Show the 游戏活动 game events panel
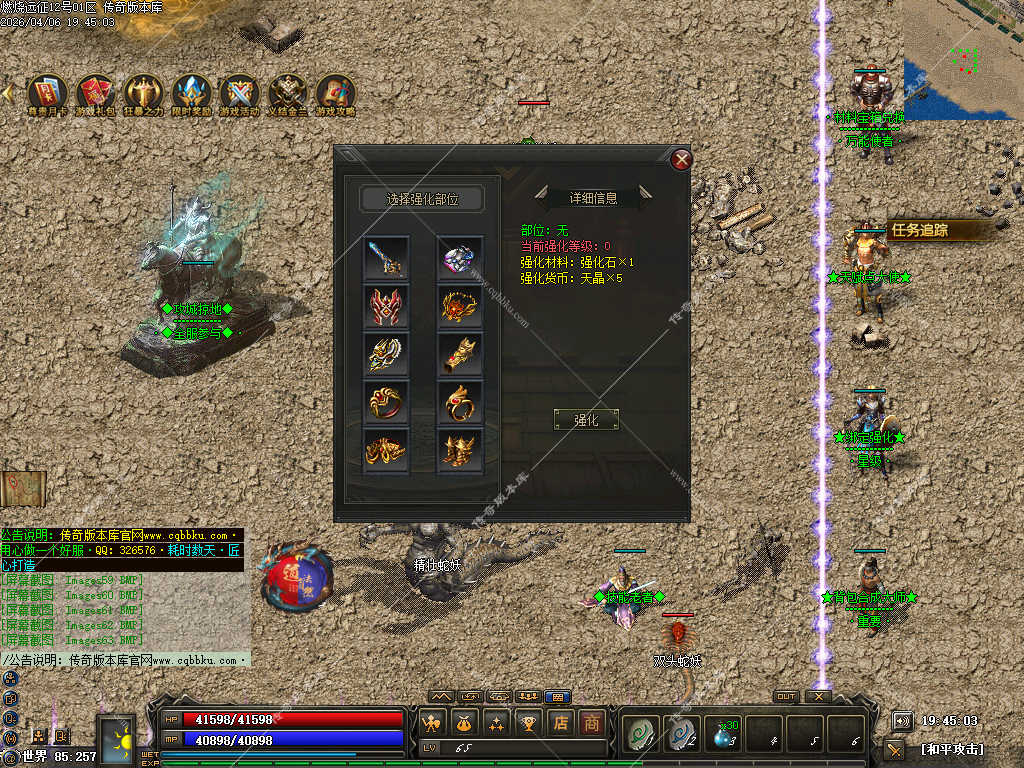The height and width of the screenshot is (768, 1024). 239,93
